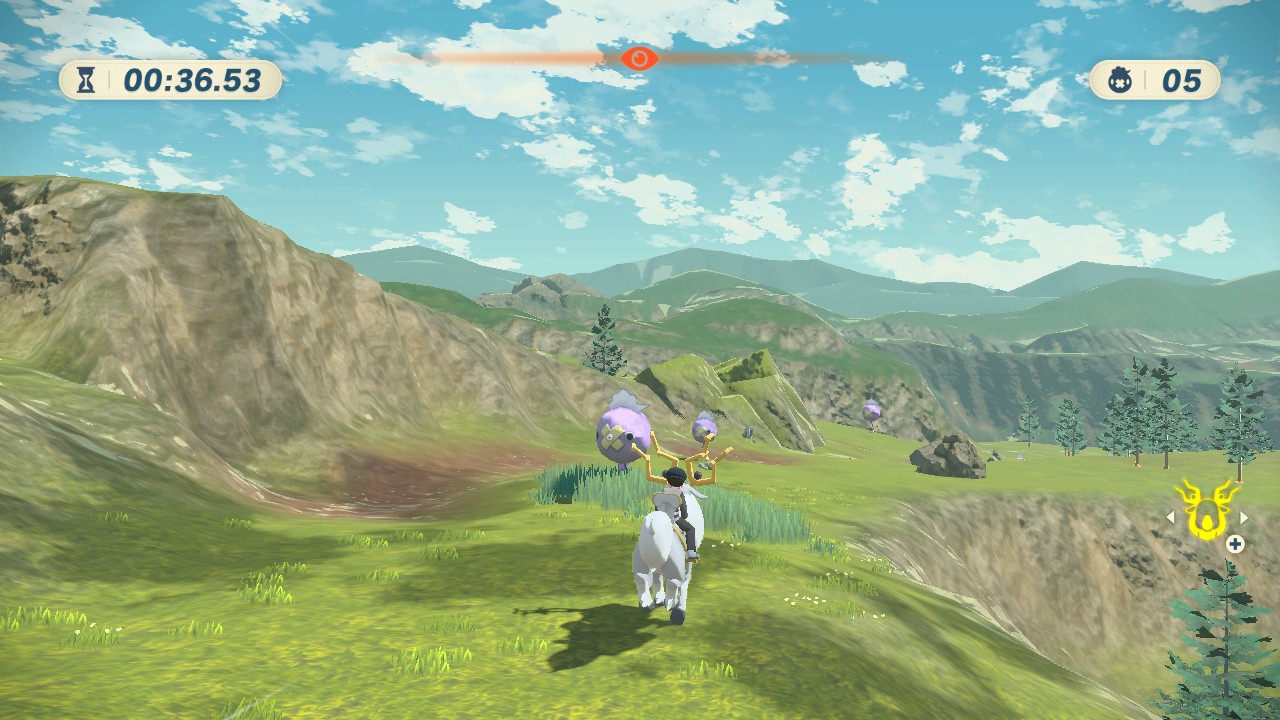1280x720 pixels.
Task: Click the right arrow beside the ride icon
Action: 1244,517
